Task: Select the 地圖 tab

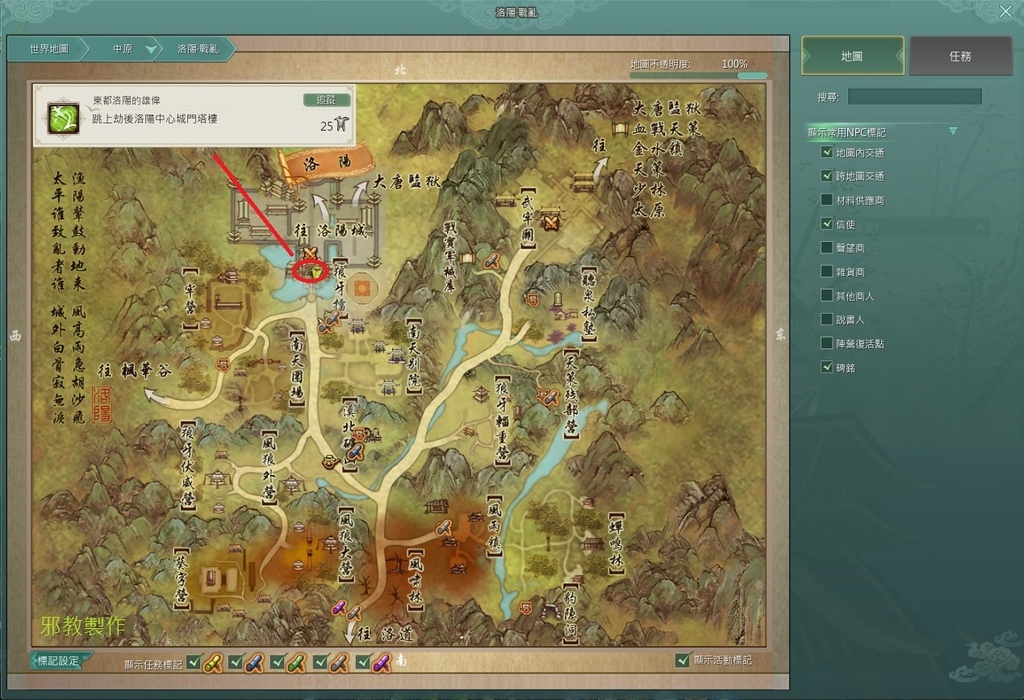Action: tap(852, 57)
